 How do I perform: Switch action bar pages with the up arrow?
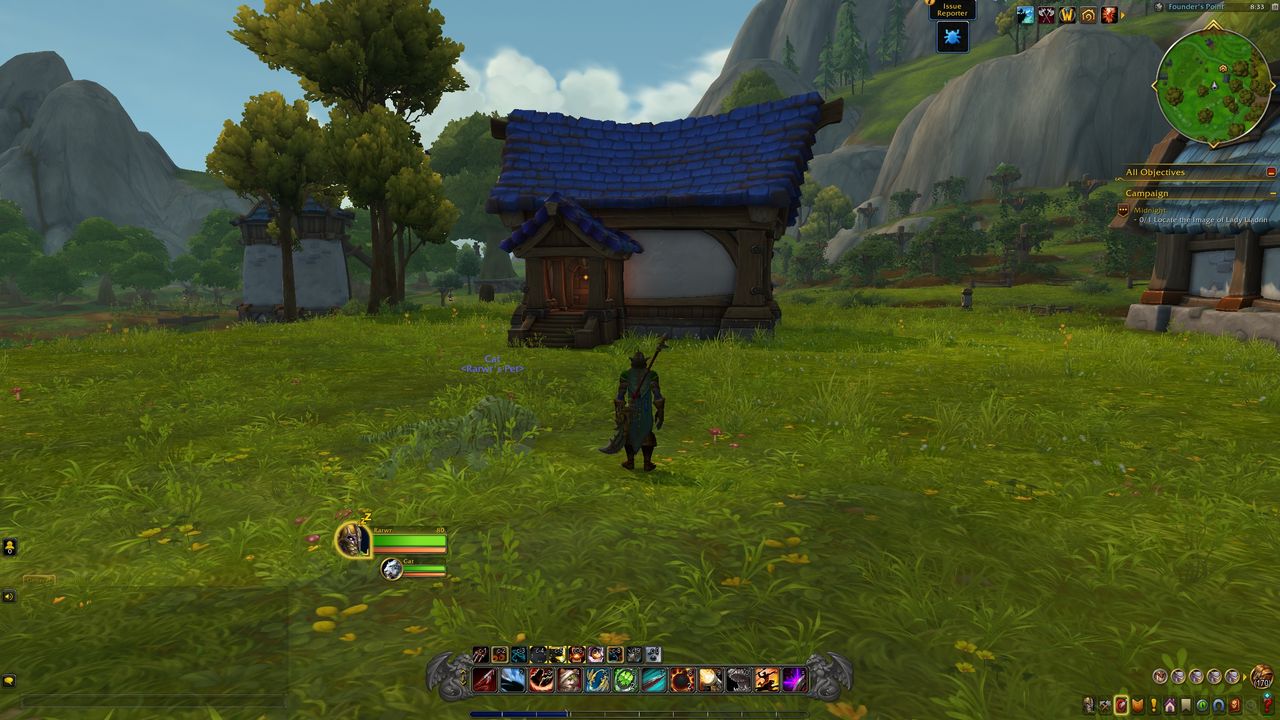tap(462, 671)
